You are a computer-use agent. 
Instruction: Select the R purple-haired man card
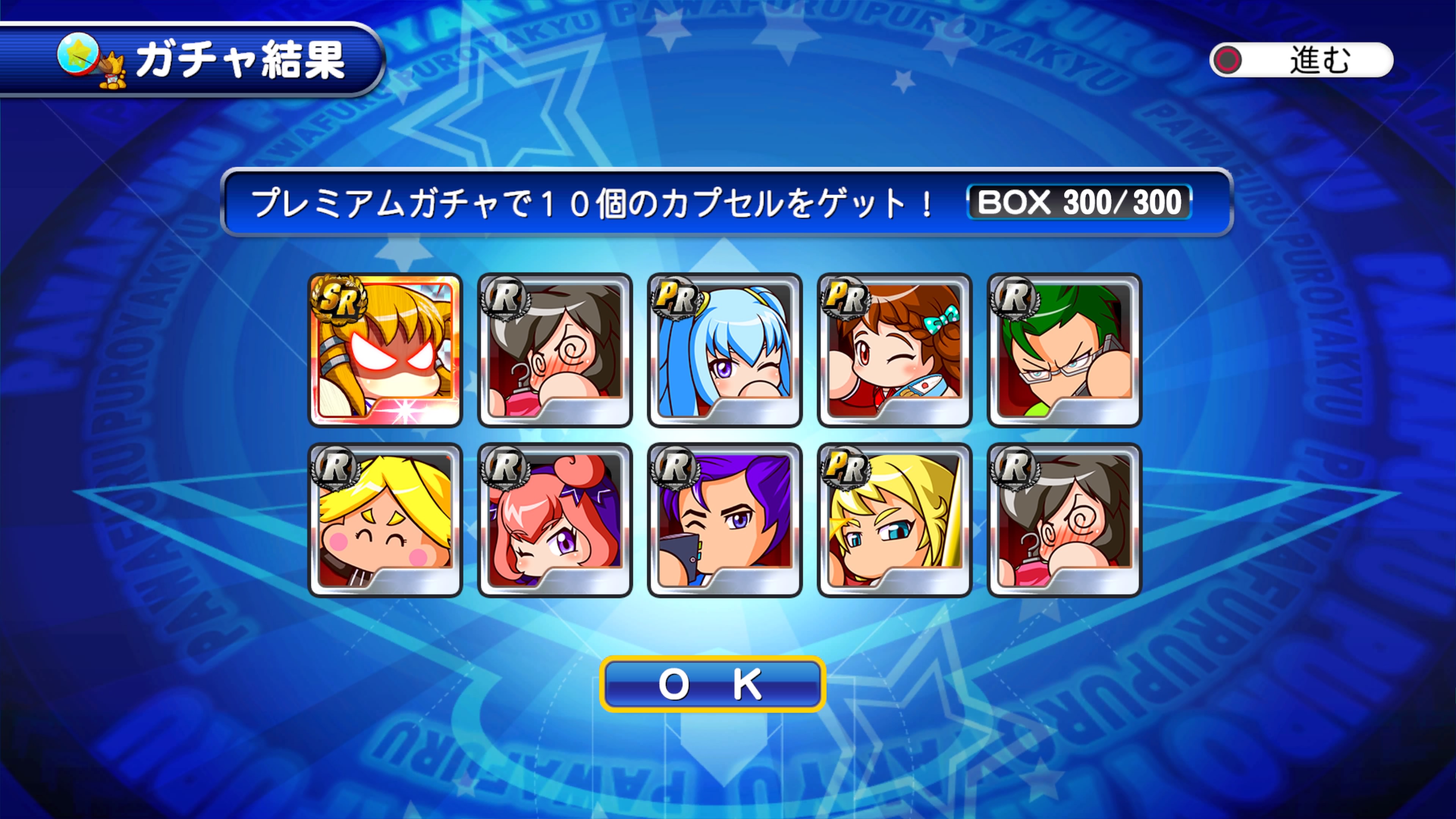(x=725, y=520)
